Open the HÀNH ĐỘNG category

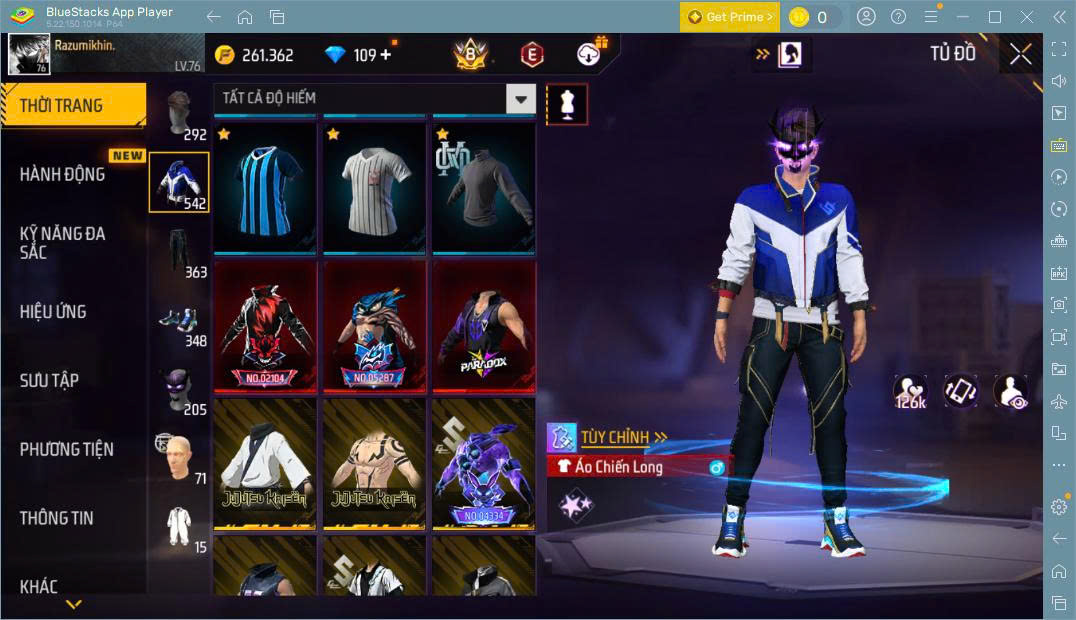pyautogui.click(x=63, y=174)
